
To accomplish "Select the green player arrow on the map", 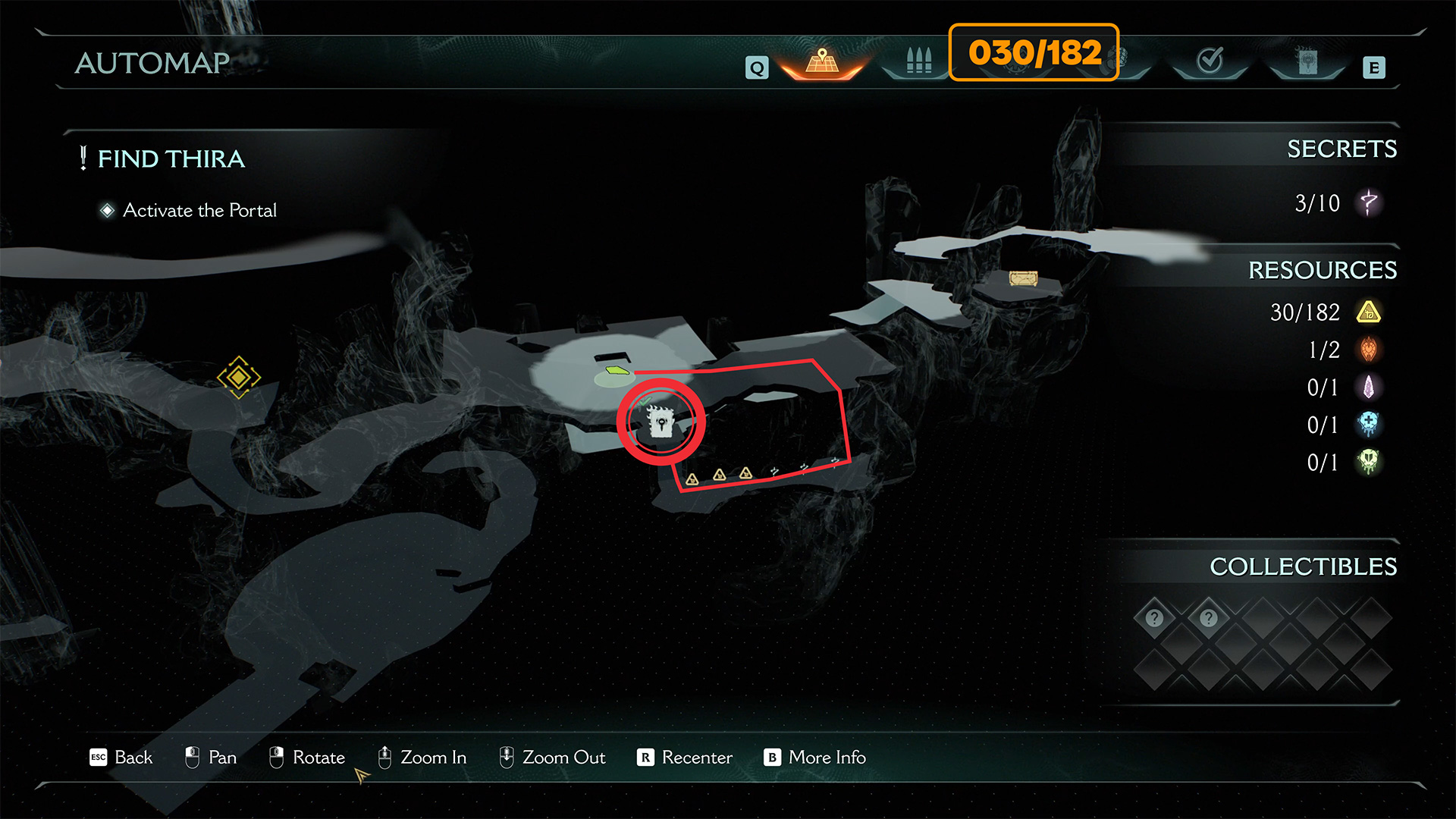I will tap(617, 371).
